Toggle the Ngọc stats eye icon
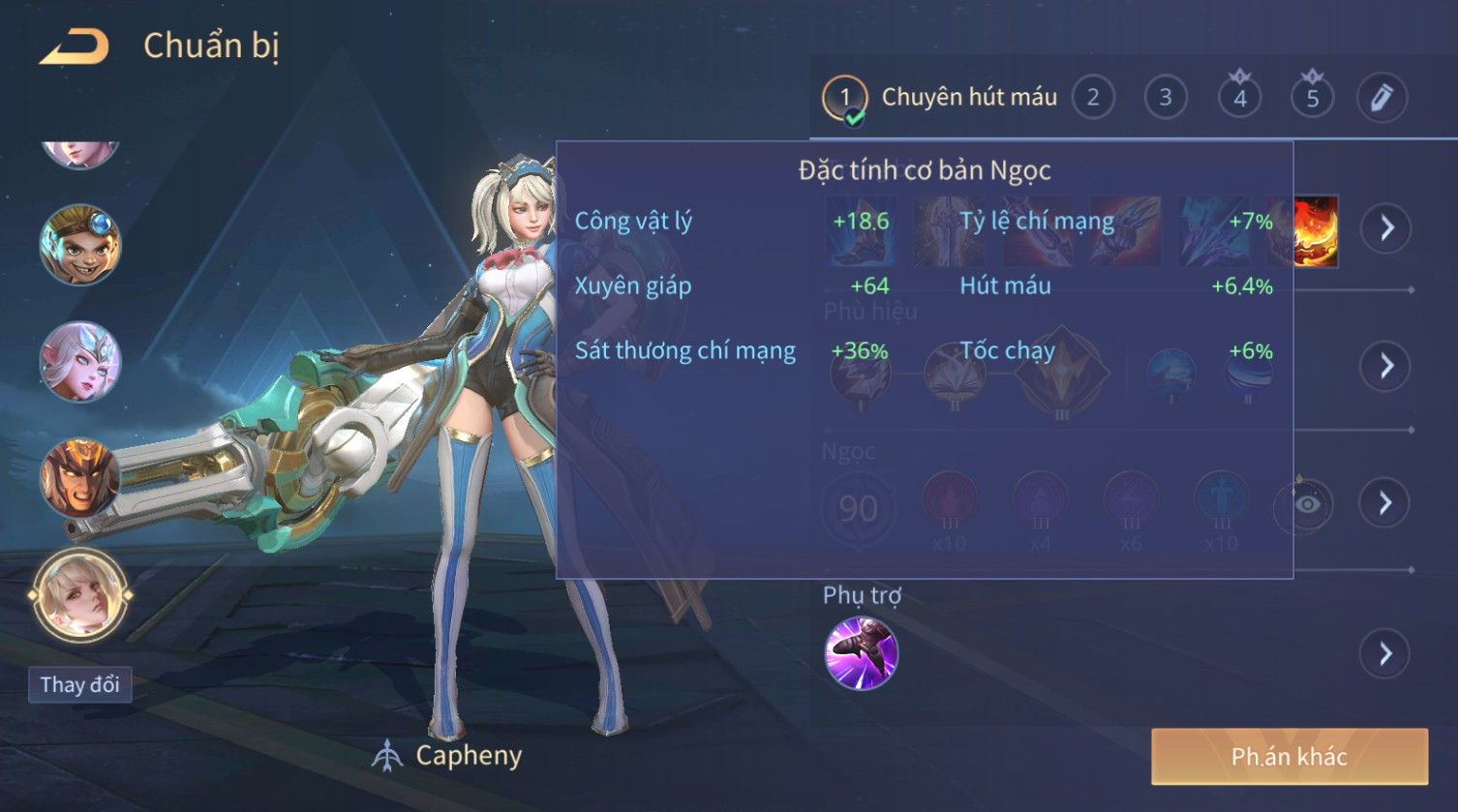Screen dimensions: 1458x812 pyautogui.click(x=1306, y=504)
